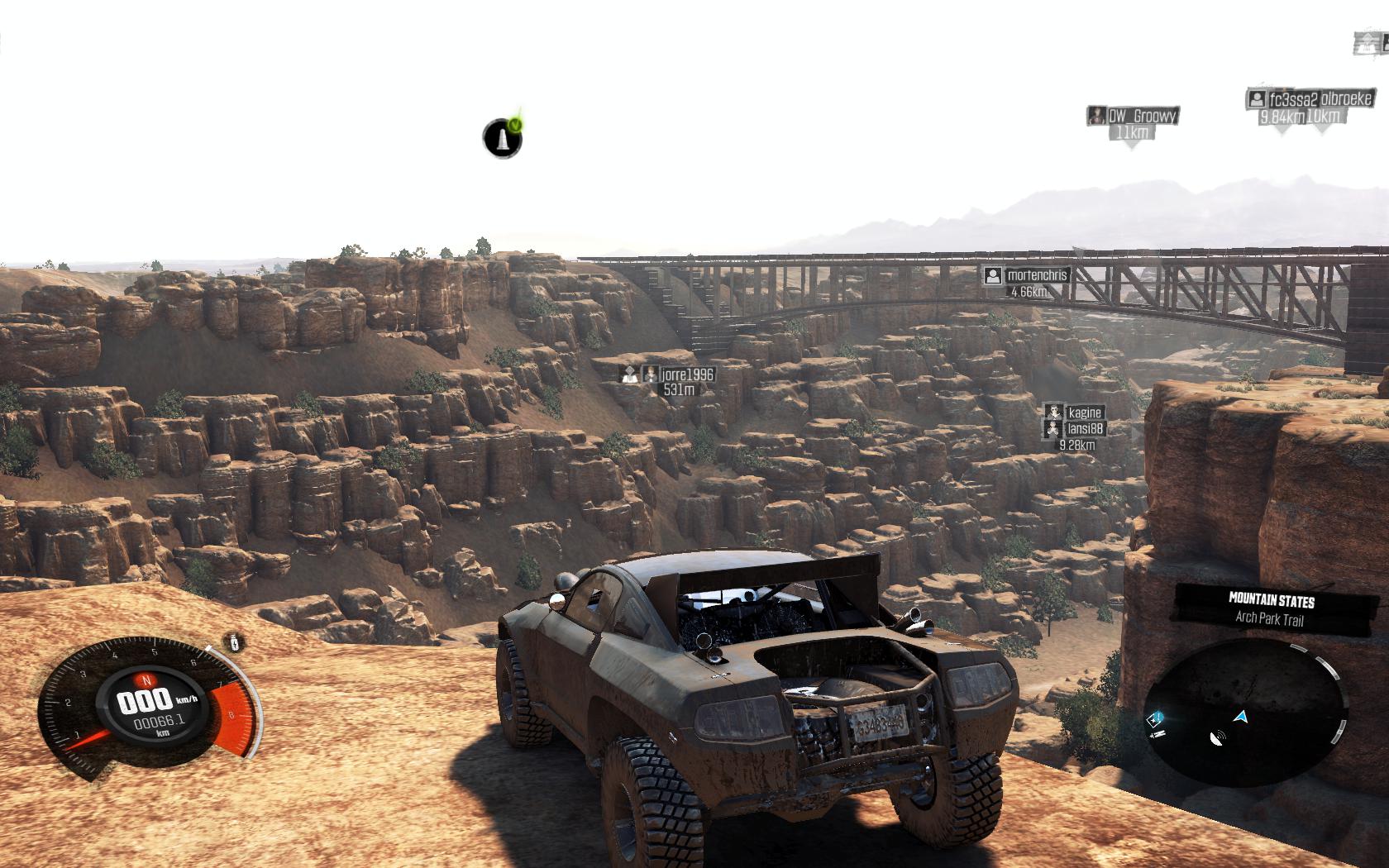Click the Mountain States location banner
Image resolution: width=1389 pixels, height=868 pixels.
click(x=1271, y=608)
